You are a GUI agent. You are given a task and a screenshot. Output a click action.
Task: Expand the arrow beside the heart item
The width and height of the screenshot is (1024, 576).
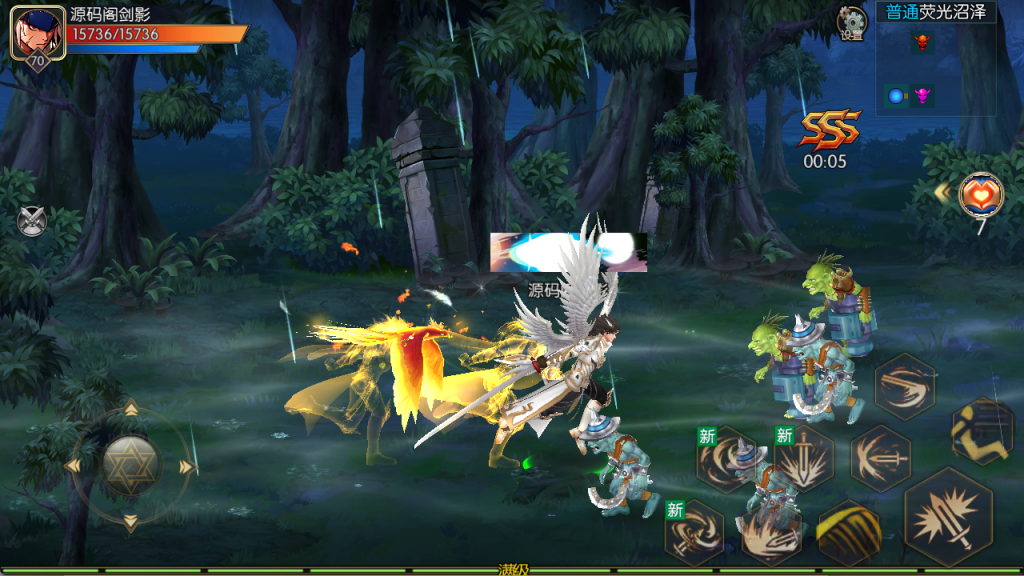click(942, 191)
